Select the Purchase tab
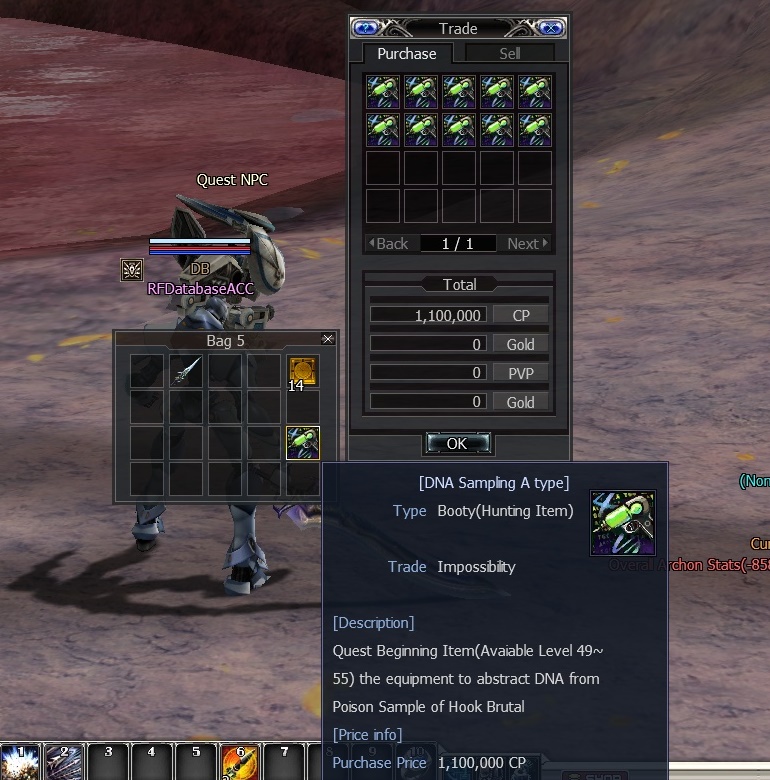The width and height of the screenshot is (770, 780). (x=406, y=54)
